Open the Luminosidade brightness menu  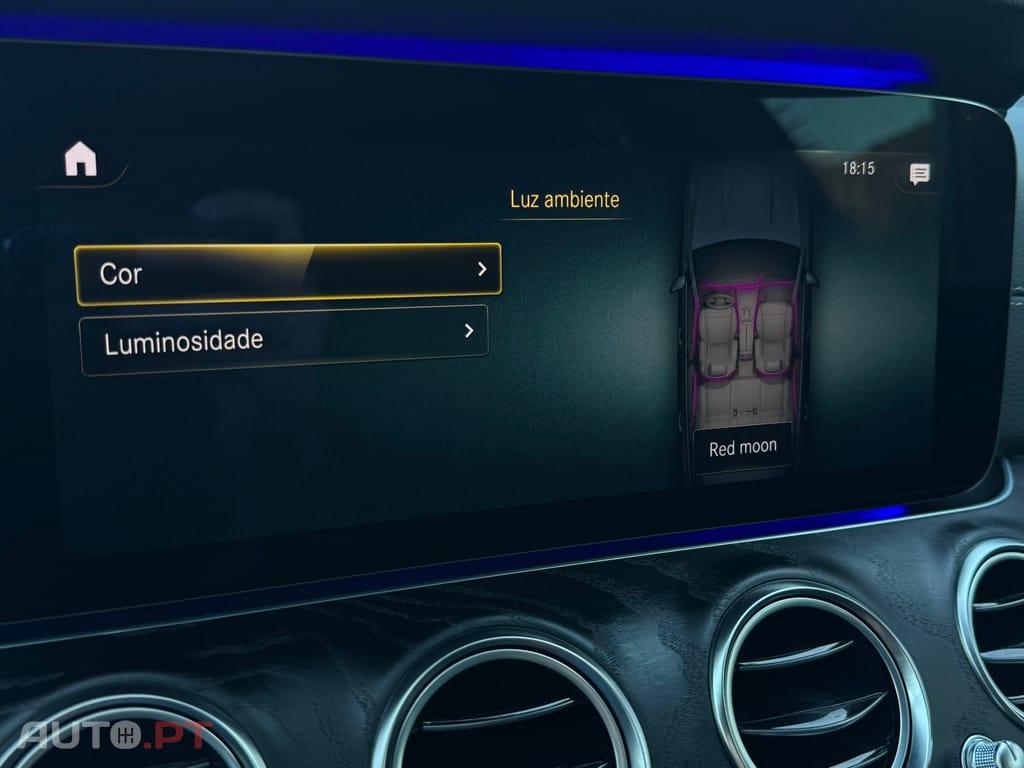[x=284, y=339]
